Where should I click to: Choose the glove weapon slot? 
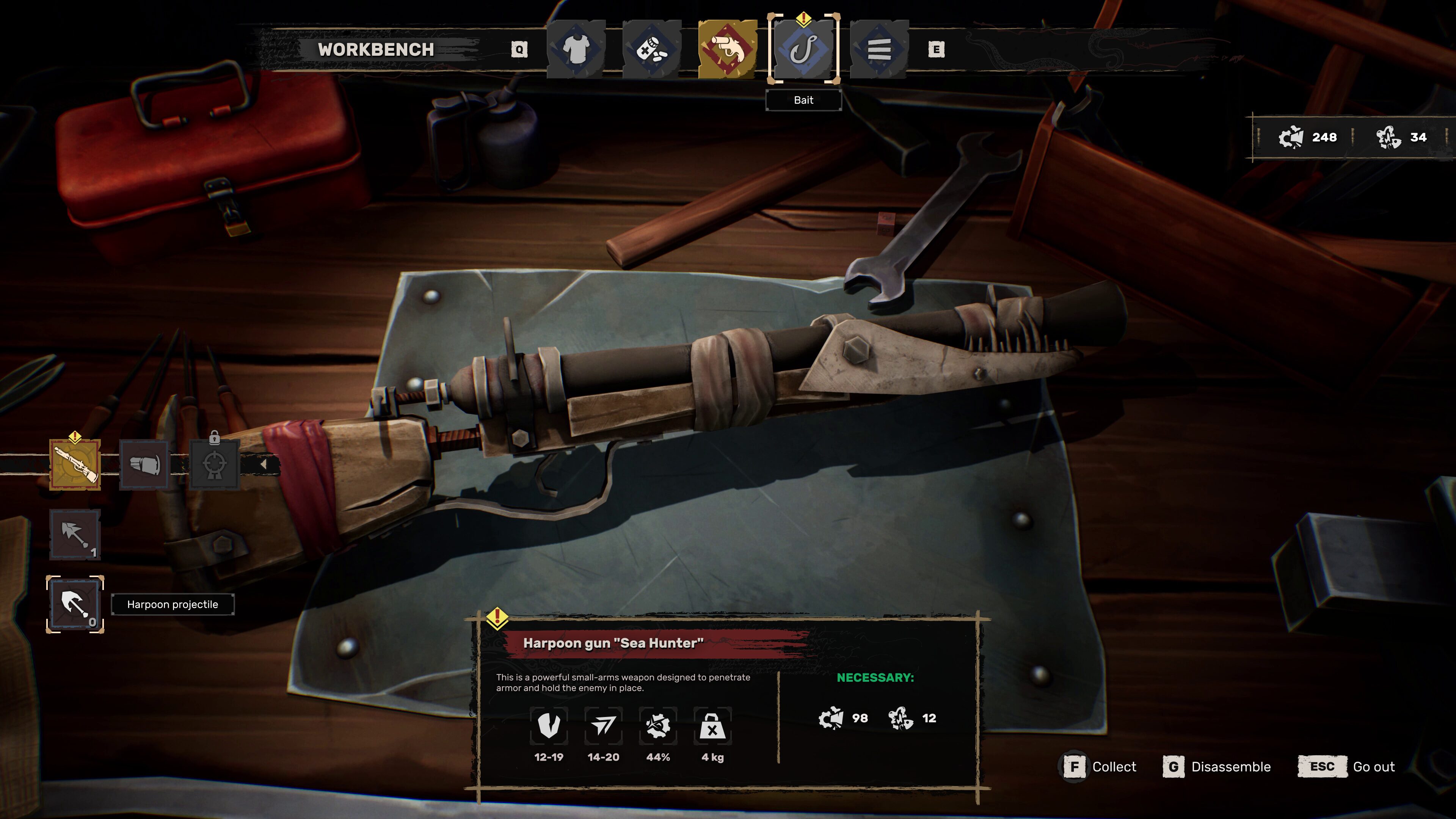point(145,464)
